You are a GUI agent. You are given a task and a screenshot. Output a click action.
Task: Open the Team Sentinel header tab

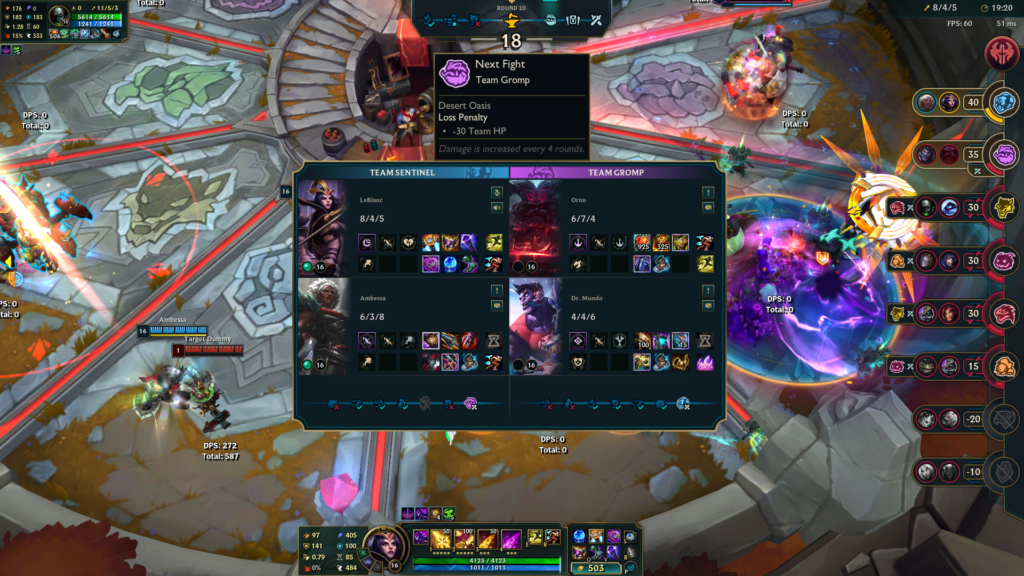pyautogui.click(x=401, y=172)
